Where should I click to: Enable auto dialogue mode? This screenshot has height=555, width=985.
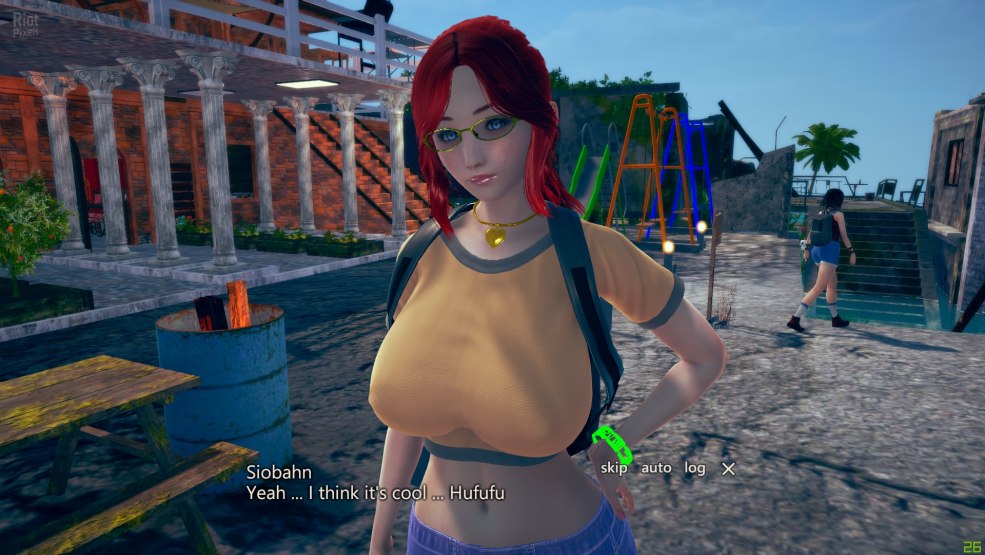pos(656,468)
